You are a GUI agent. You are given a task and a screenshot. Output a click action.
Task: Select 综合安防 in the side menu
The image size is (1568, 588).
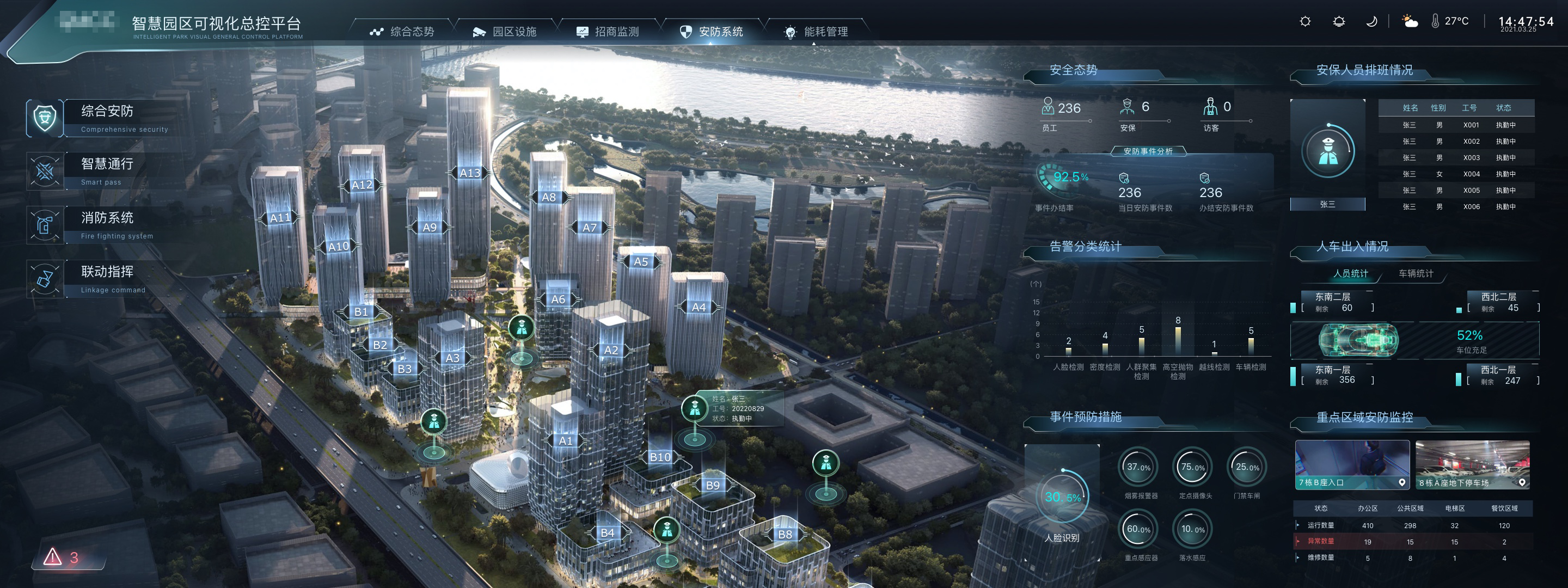click(107, 118)
